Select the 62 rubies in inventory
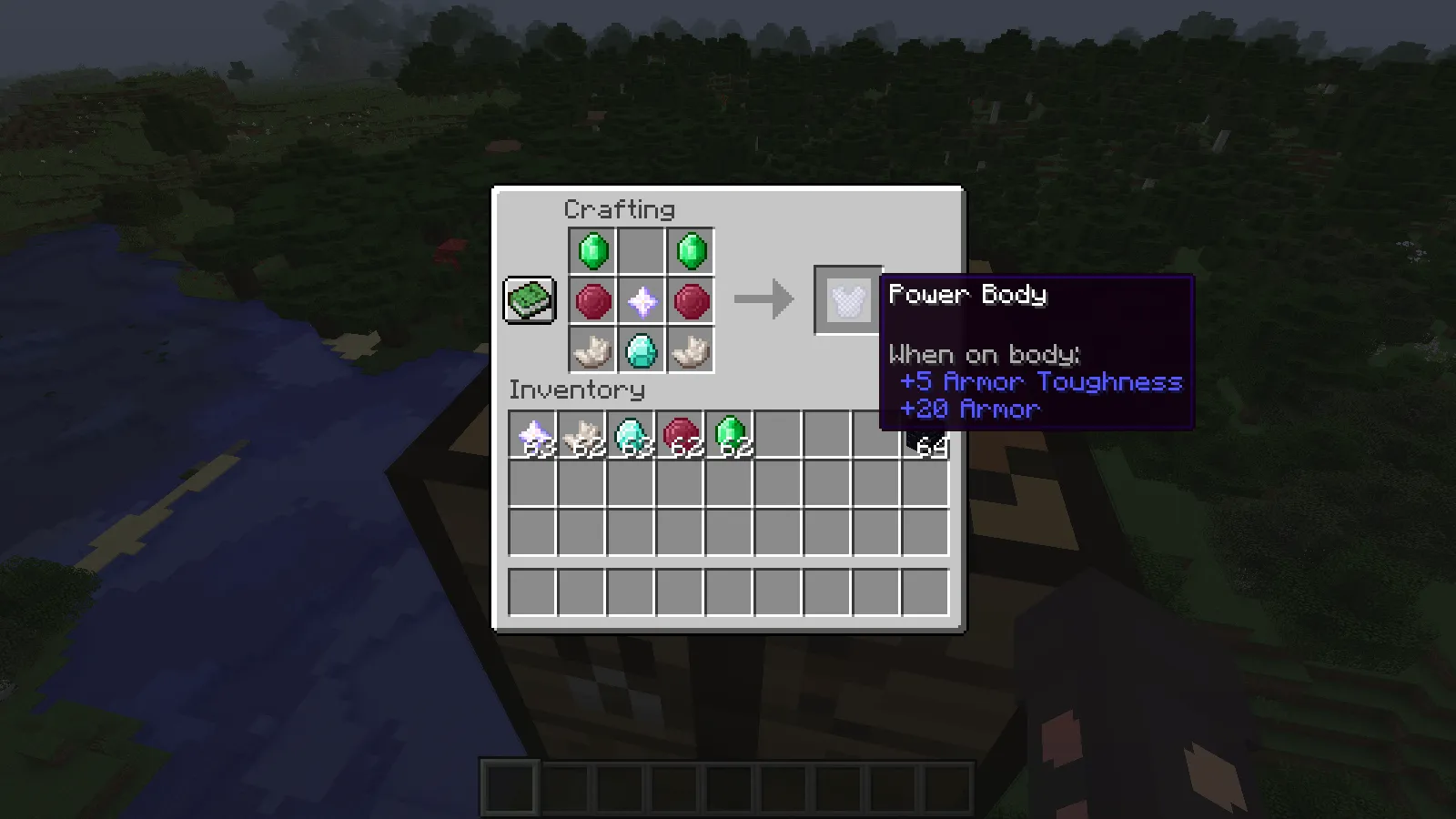1456x819 pixels. tap(681, 434)
